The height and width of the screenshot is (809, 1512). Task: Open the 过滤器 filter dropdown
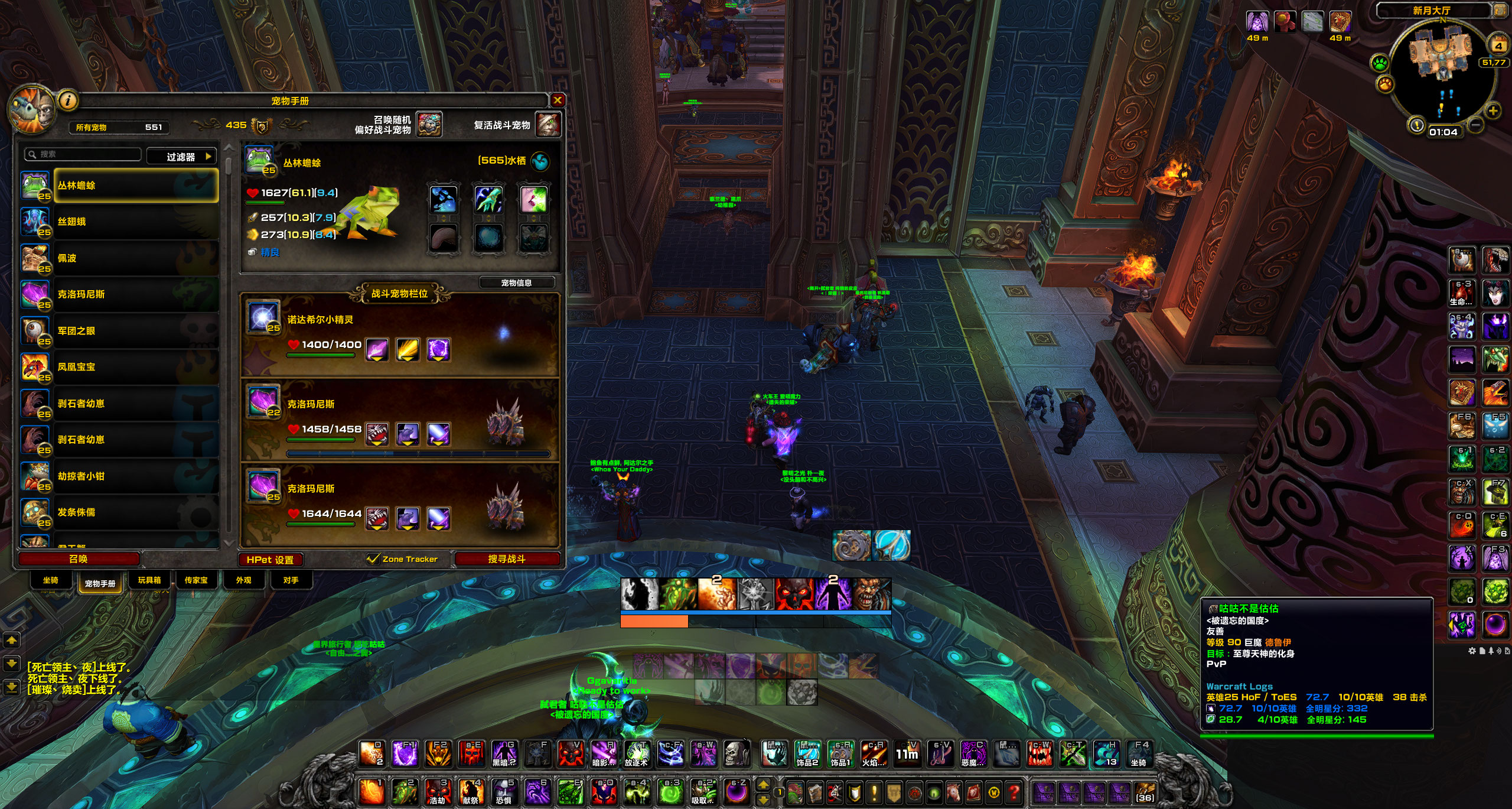point(181,157)
